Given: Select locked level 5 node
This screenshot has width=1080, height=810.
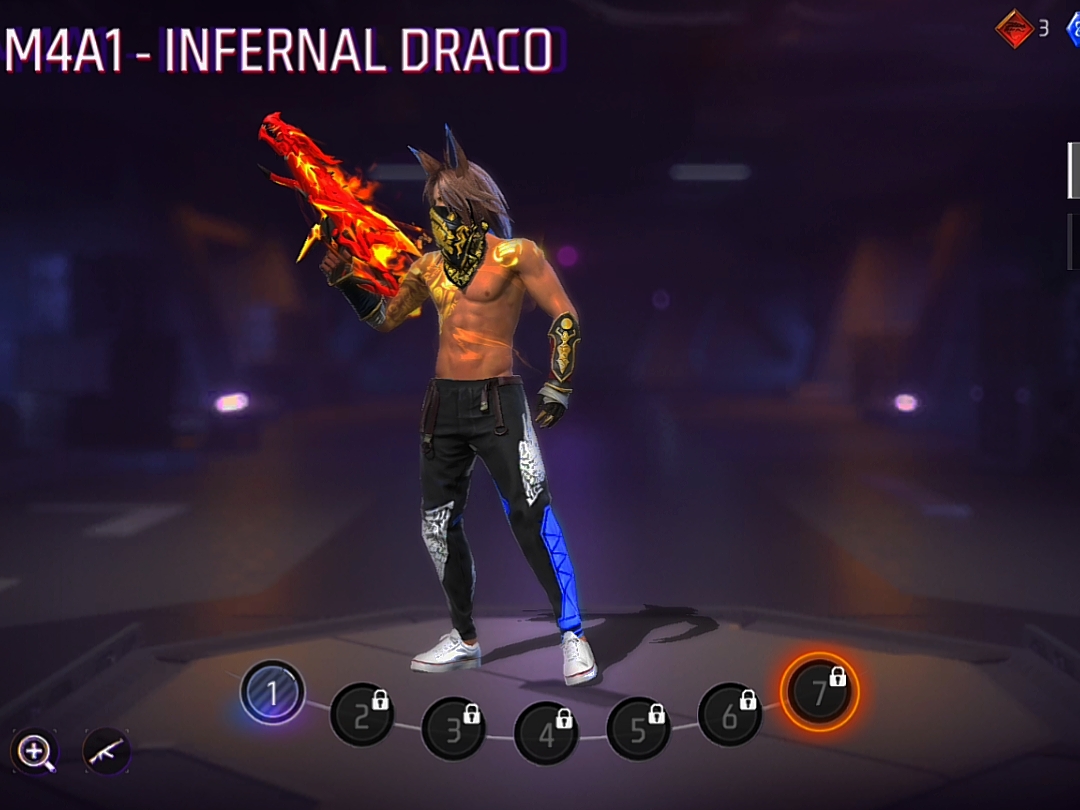Looking at the screenshot, I should click(638, 727).
